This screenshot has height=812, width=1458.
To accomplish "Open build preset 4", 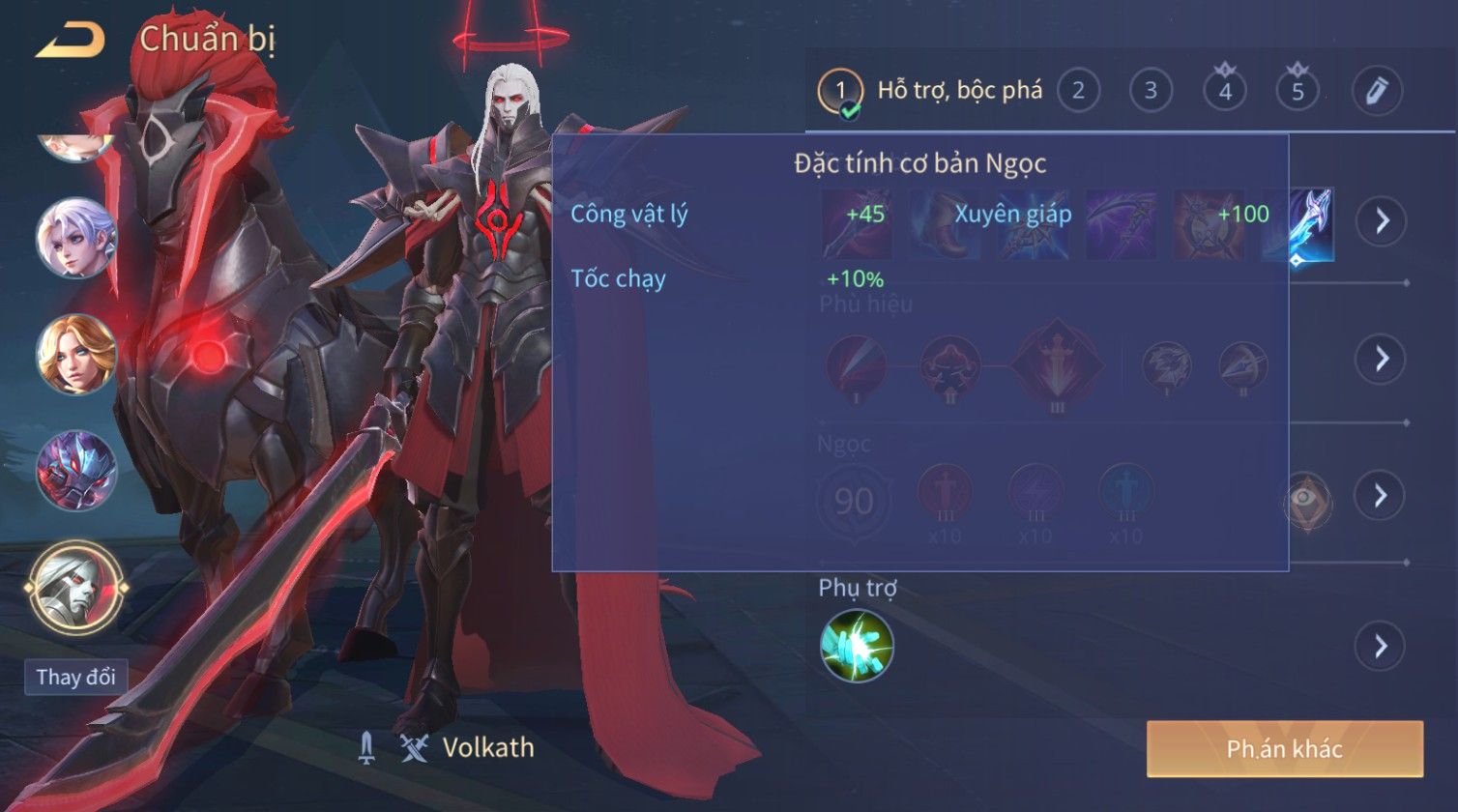I will coord(1225,91).
